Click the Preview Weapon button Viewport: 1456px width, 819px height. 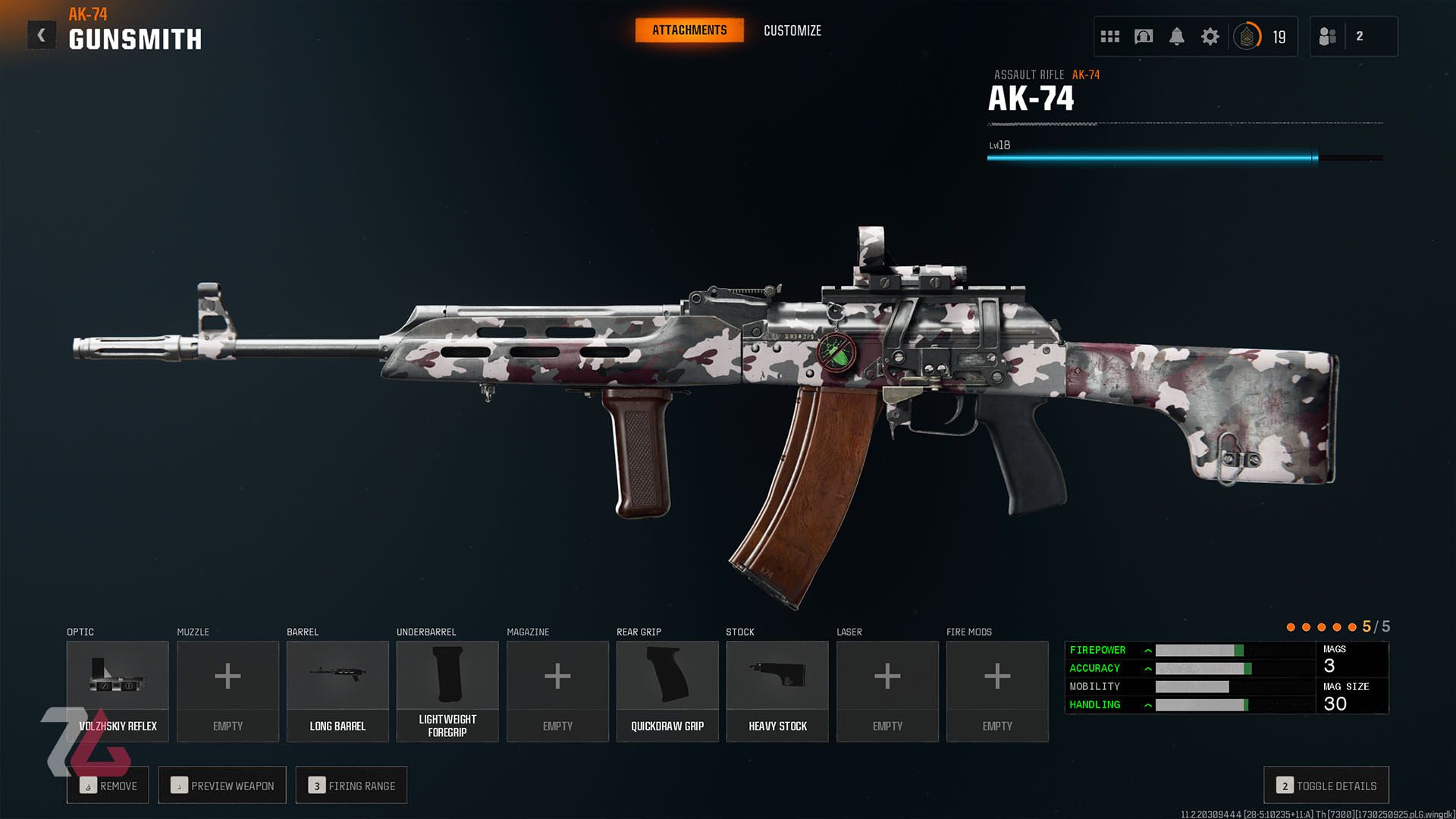click(222, 786)
